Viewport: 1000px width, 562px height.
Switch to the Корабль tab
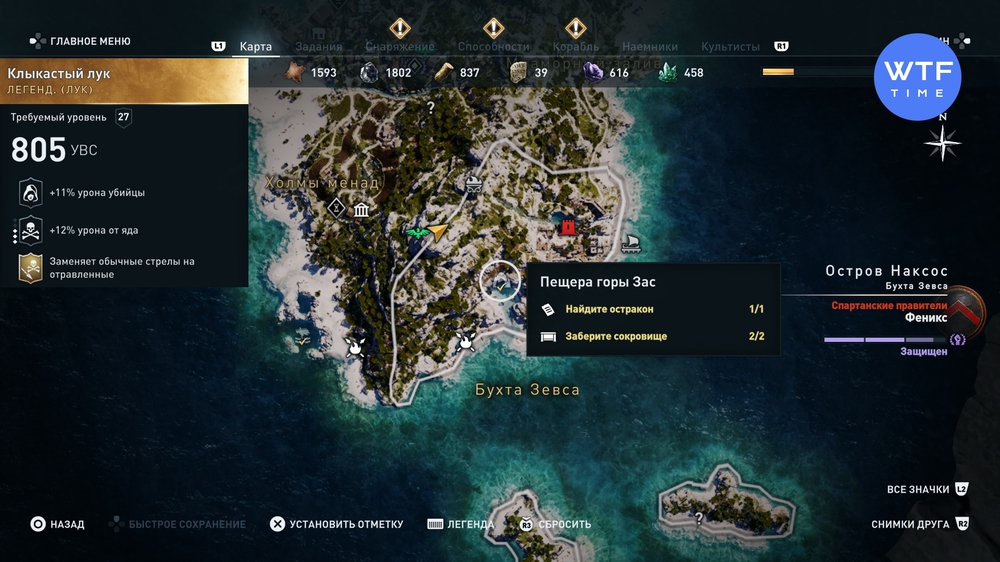(x=576, y=47)
